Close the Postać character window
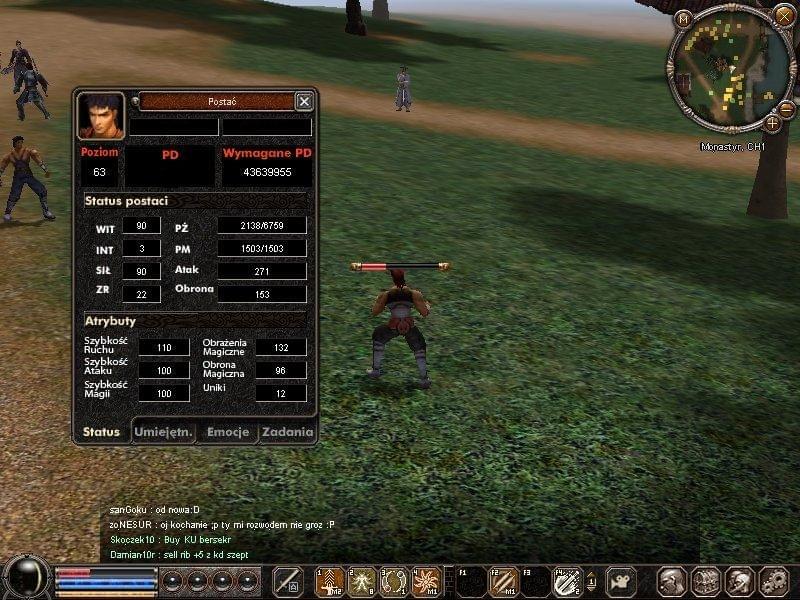 click(x=304, y=101)
